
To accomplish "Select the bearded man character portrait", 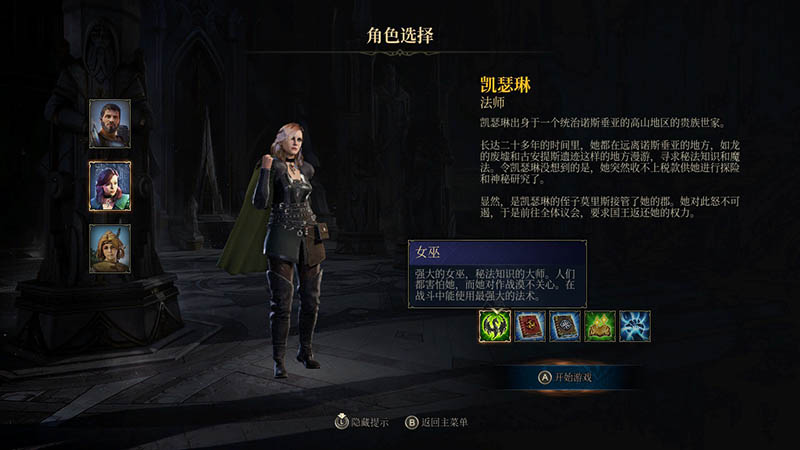I will tap(109, 122).
